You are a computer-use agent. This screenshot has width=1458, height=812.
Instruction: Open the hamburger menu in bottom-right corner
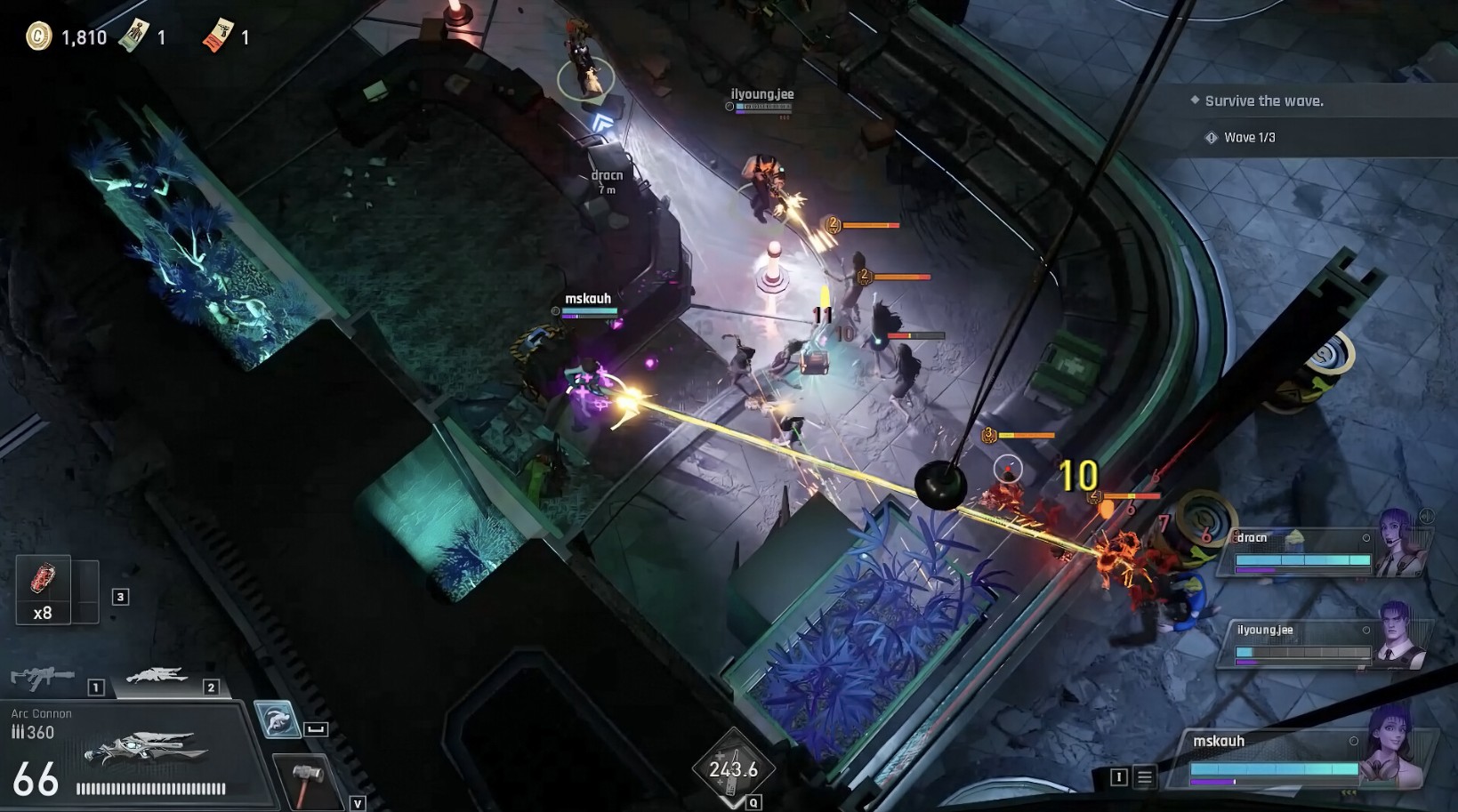(x=1145, y=776)
